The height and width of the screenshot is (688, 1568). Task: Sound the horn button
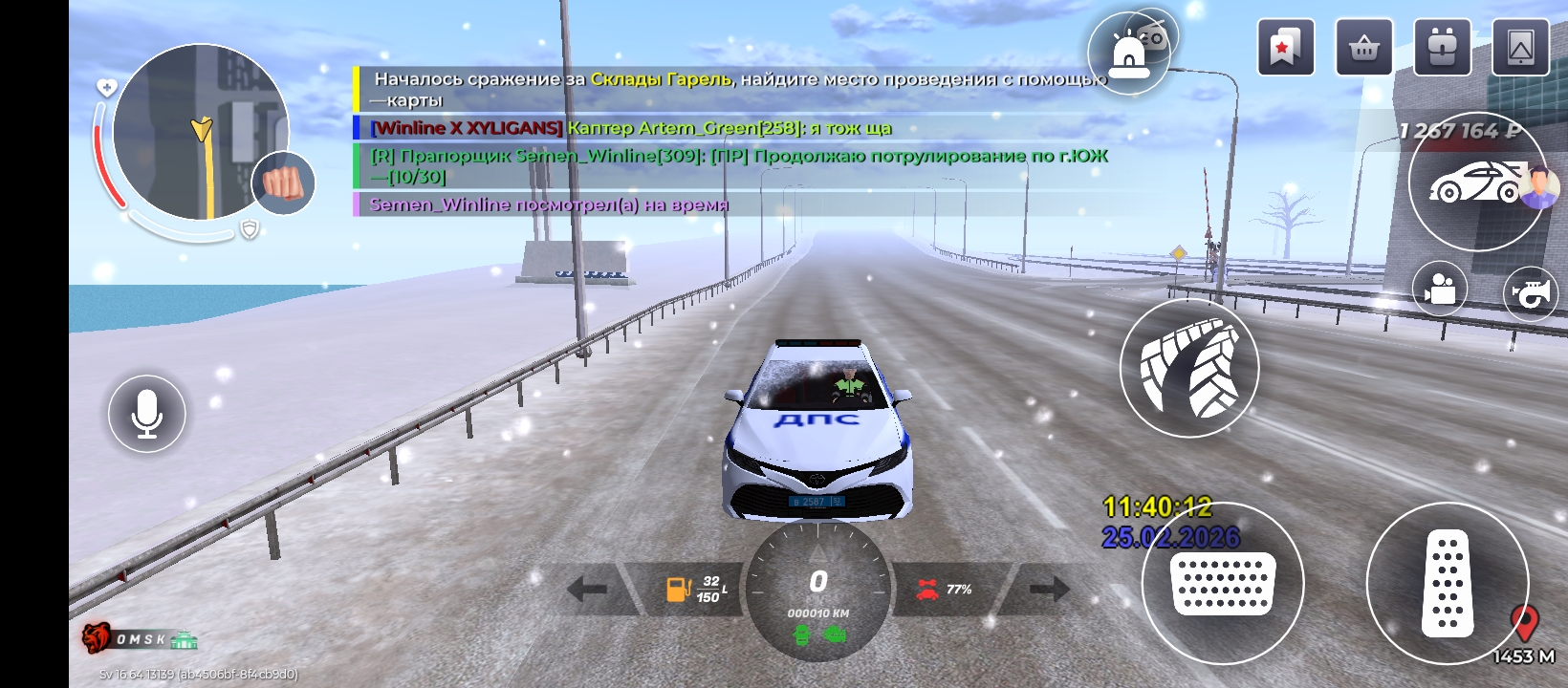point(1531,293)
